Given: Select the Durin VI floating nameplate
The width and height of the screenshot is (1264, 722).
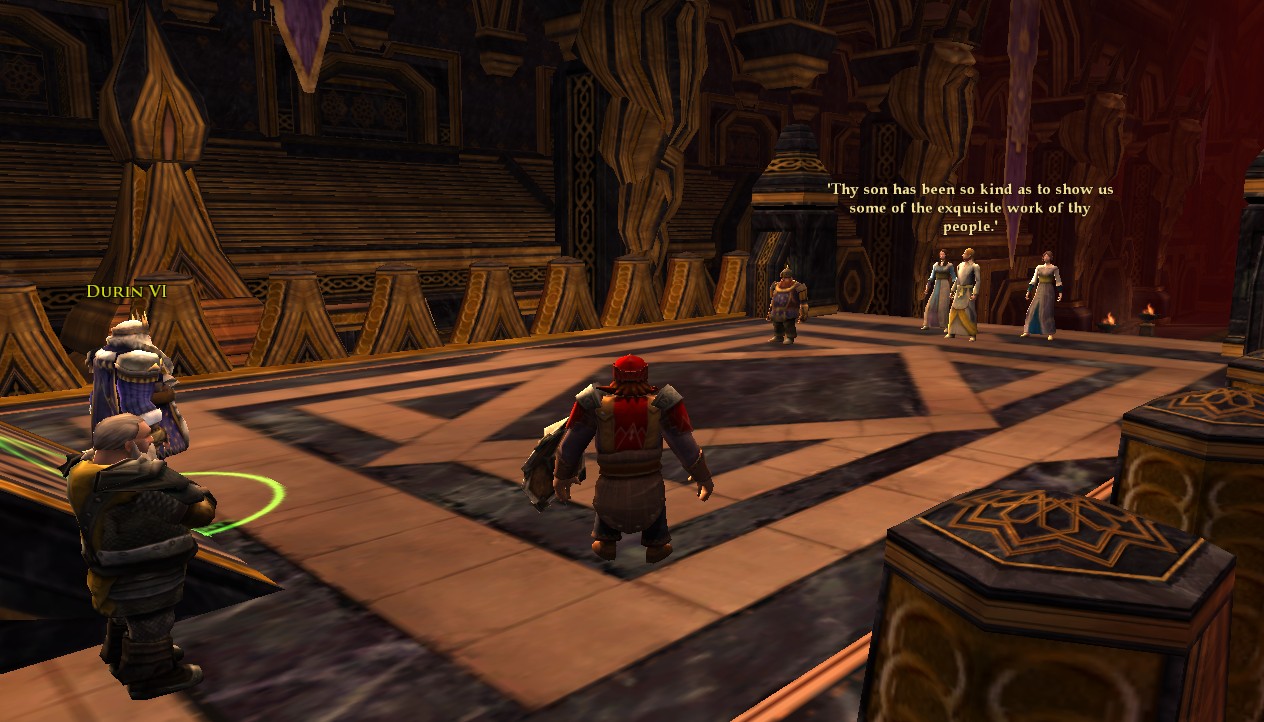Looking at the screenshot, I should click(126, 292).
